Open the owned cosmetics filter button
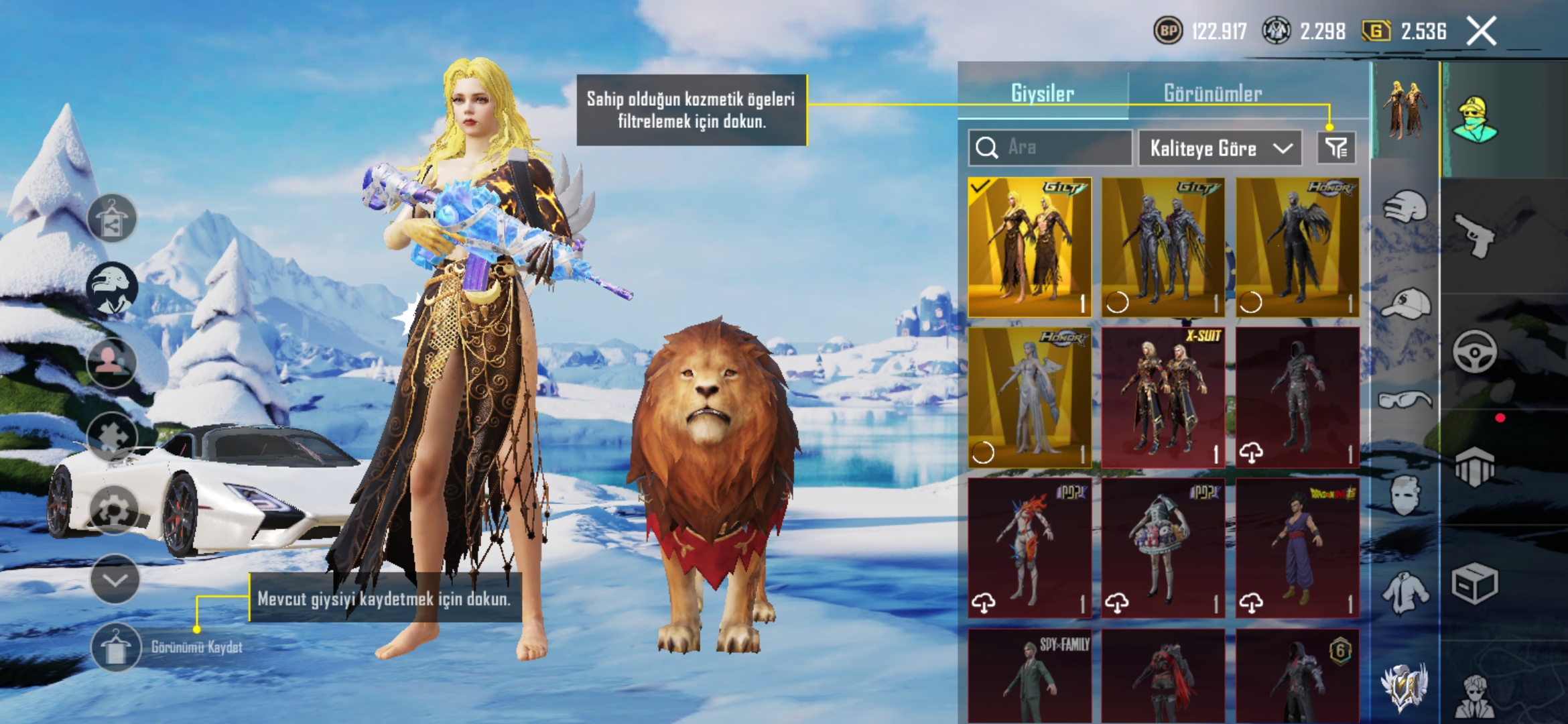1568x724 pixels. (1336, 147)
